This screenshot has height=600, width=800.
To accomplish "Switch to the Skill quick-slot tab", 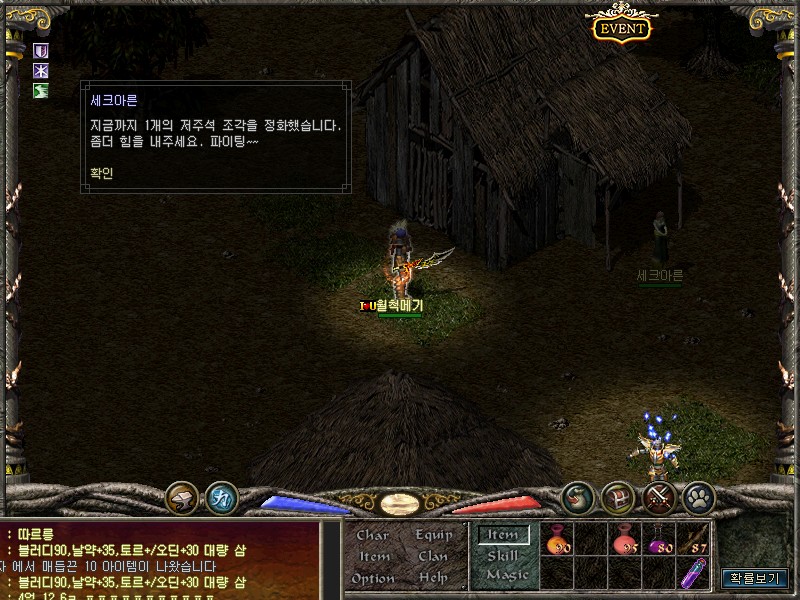I will click(502, 555).
